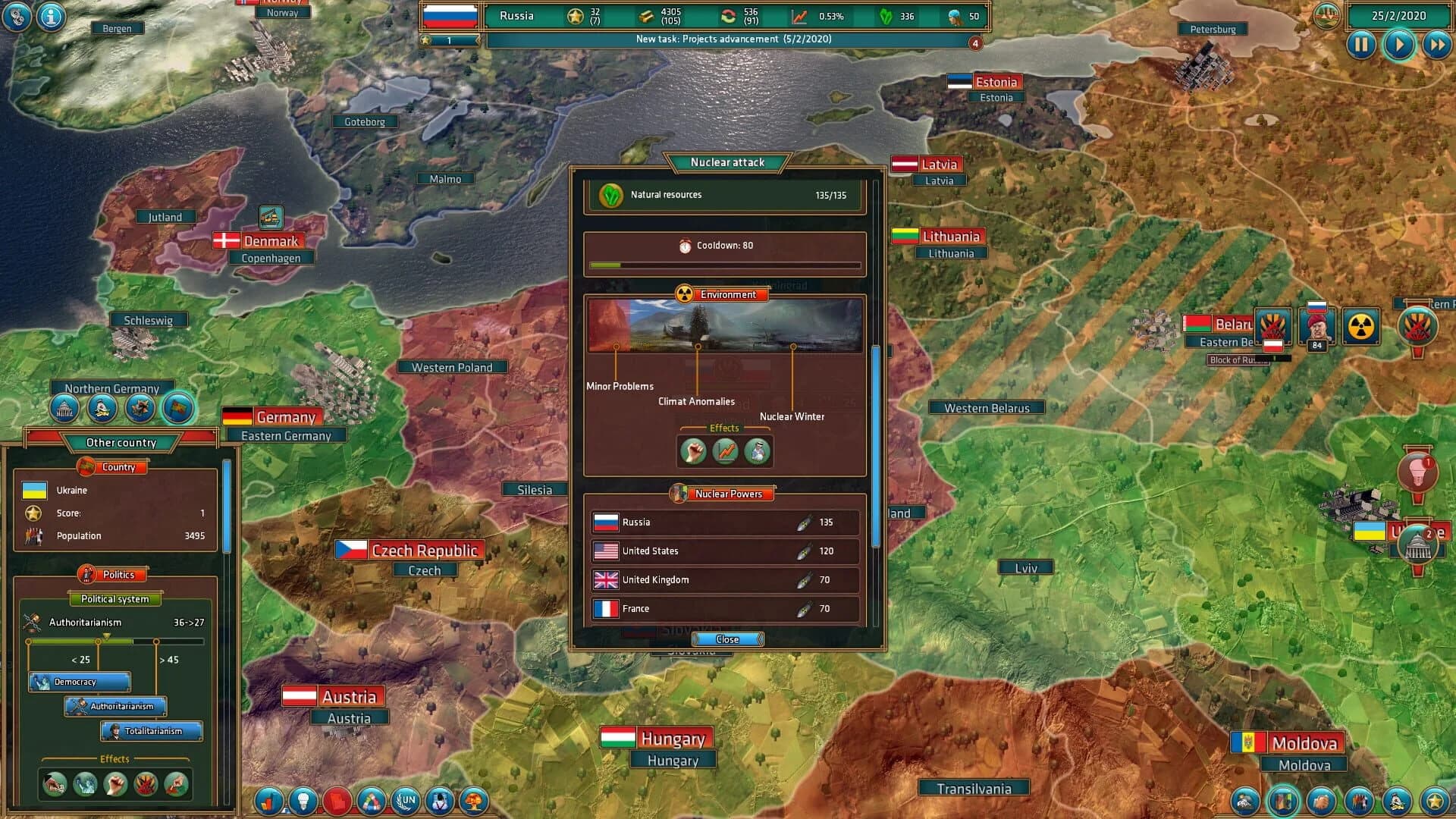Screen dimensions: 1456x819
Task: Click the paratrooper icon showing 84
Action: (1318, 328)
